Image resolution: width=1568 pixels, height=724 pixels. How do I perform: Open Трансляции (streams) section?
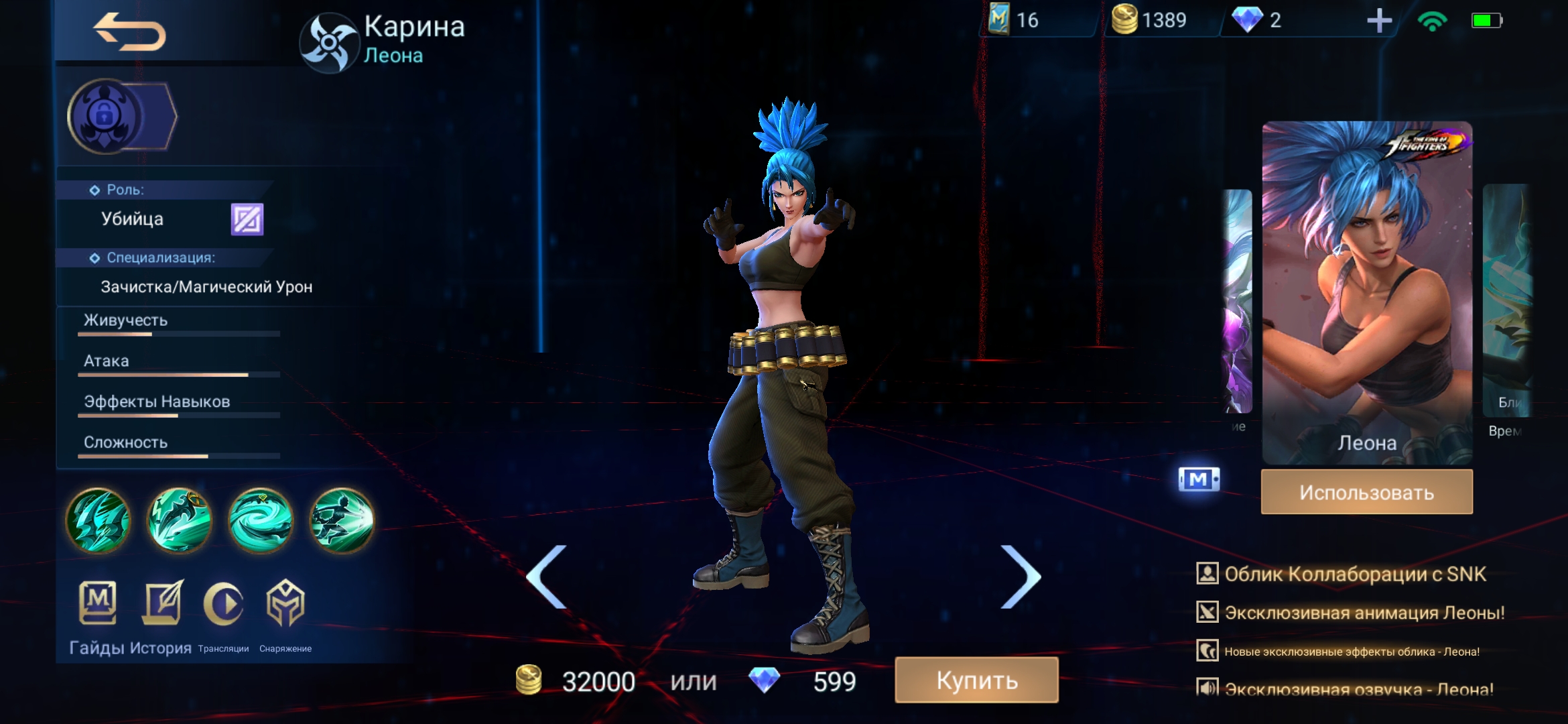tap(224, 617)
